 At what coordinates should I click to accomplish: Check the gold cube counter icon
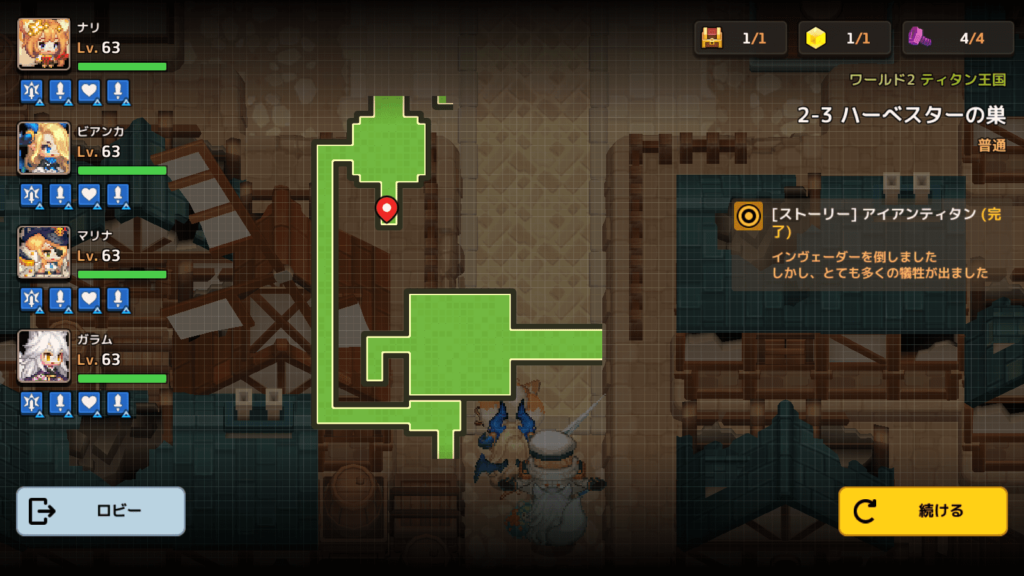tap(817, 38)
